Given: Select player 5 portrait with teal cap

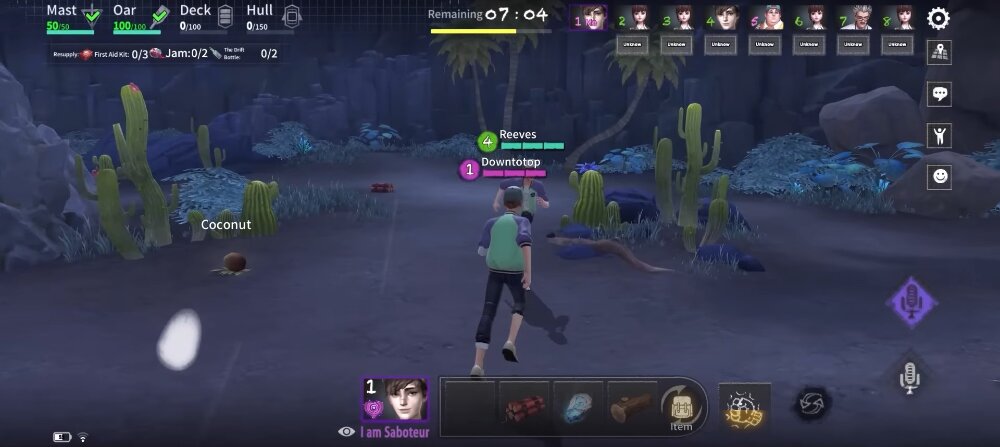Looking at the screenshot, I should pos(766,18).
